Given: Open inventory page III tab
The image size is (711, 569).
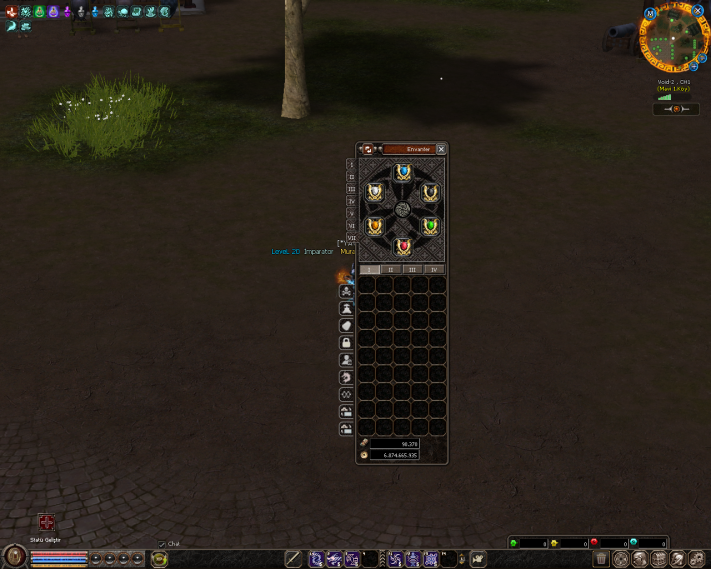Looking at the screenshot, I should (413, 270).
